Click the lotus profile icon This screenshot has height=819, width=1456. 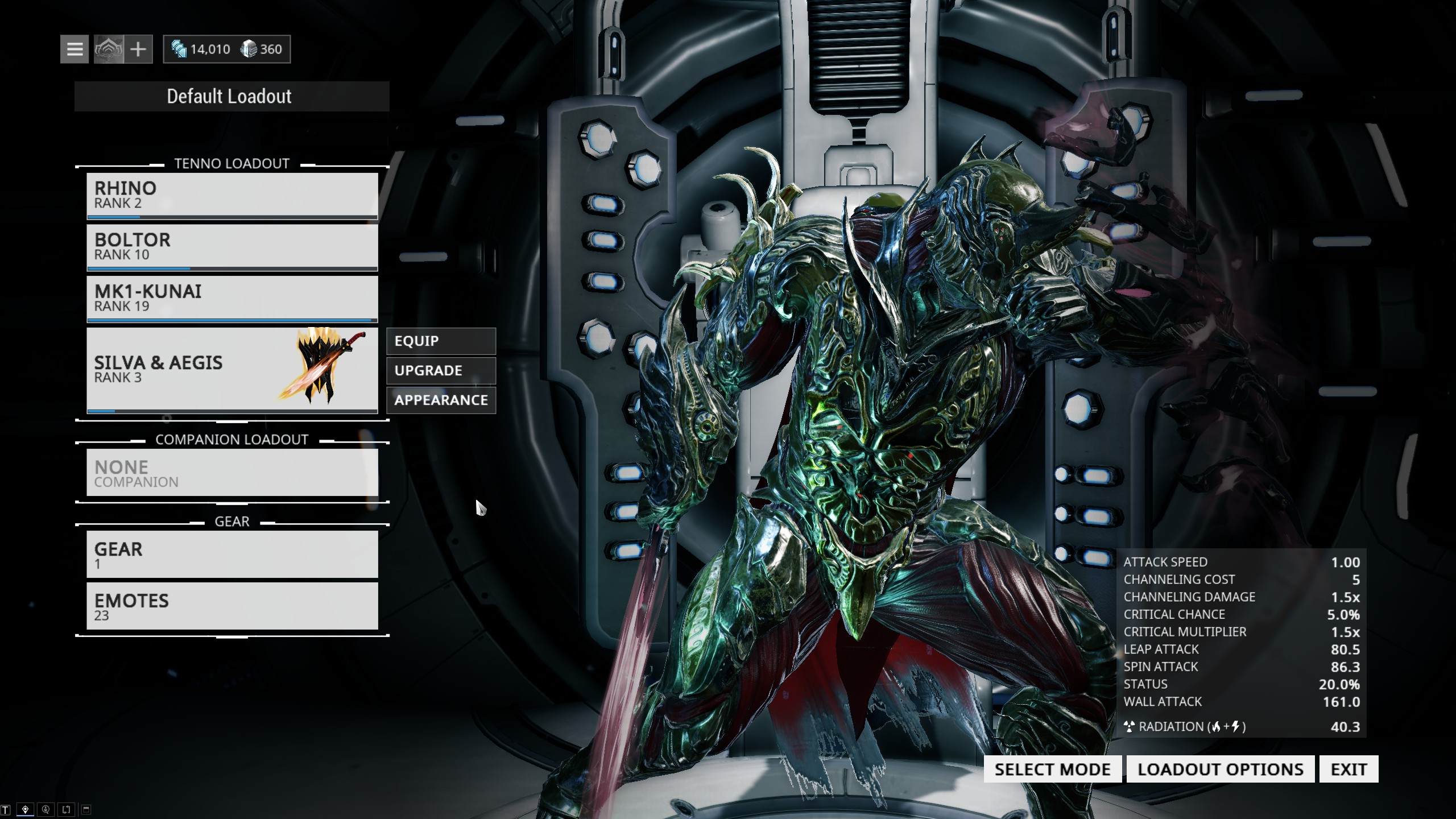tap(109, 49)
